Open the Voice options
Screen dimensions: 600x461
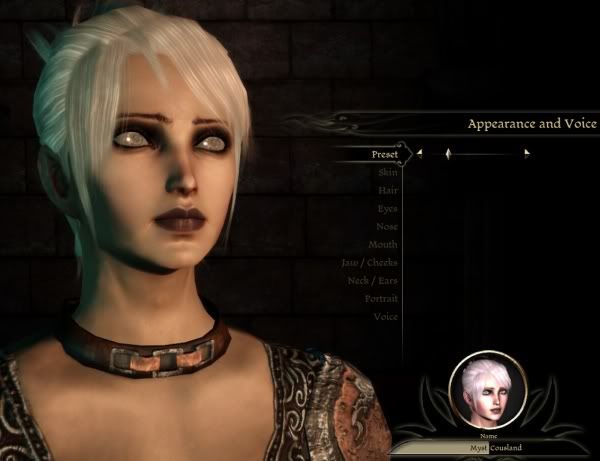385,316
